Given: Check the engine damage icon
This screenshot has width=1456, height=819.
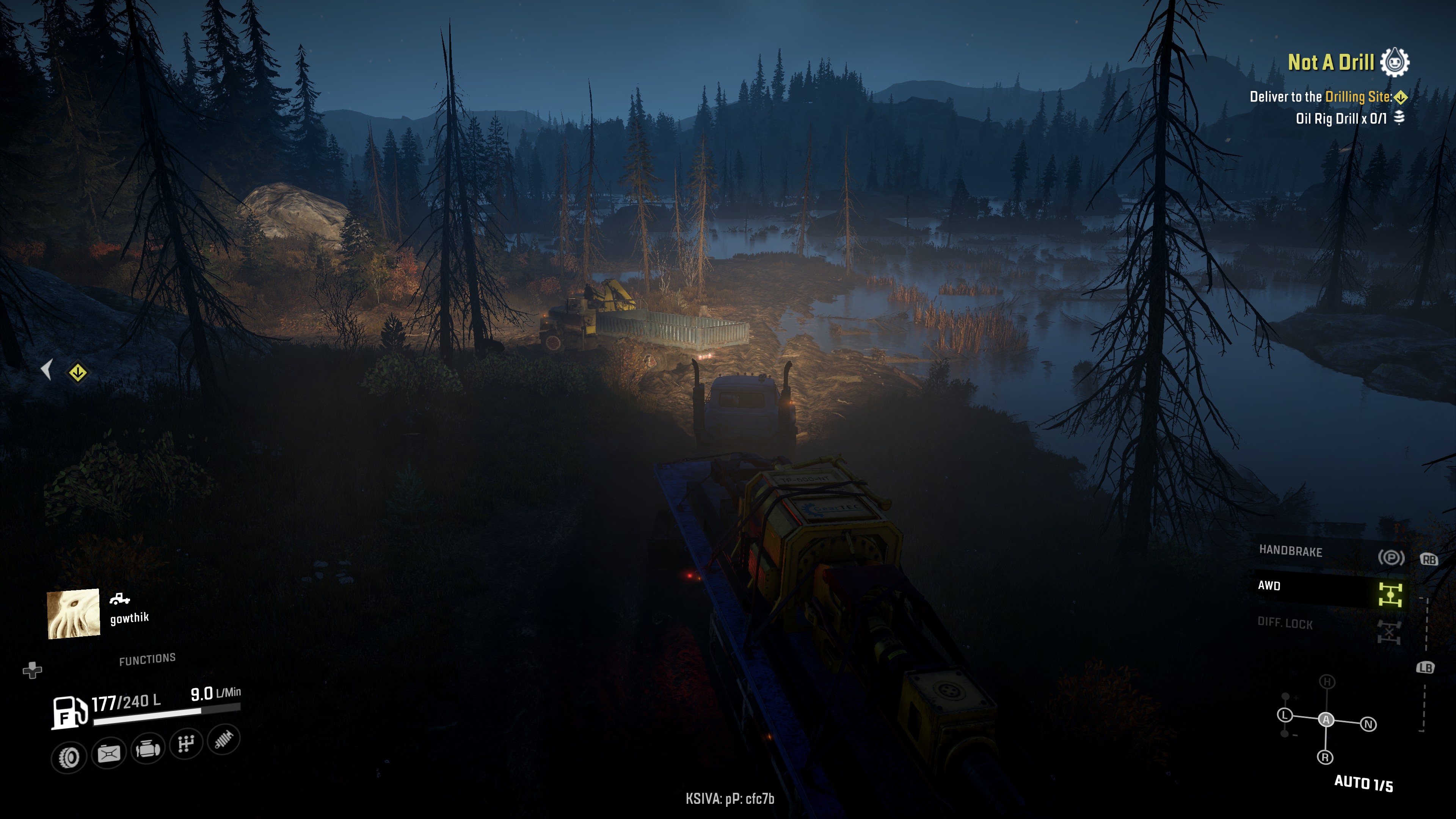Looking at the screenshot, I should click(x=147, y=750).
